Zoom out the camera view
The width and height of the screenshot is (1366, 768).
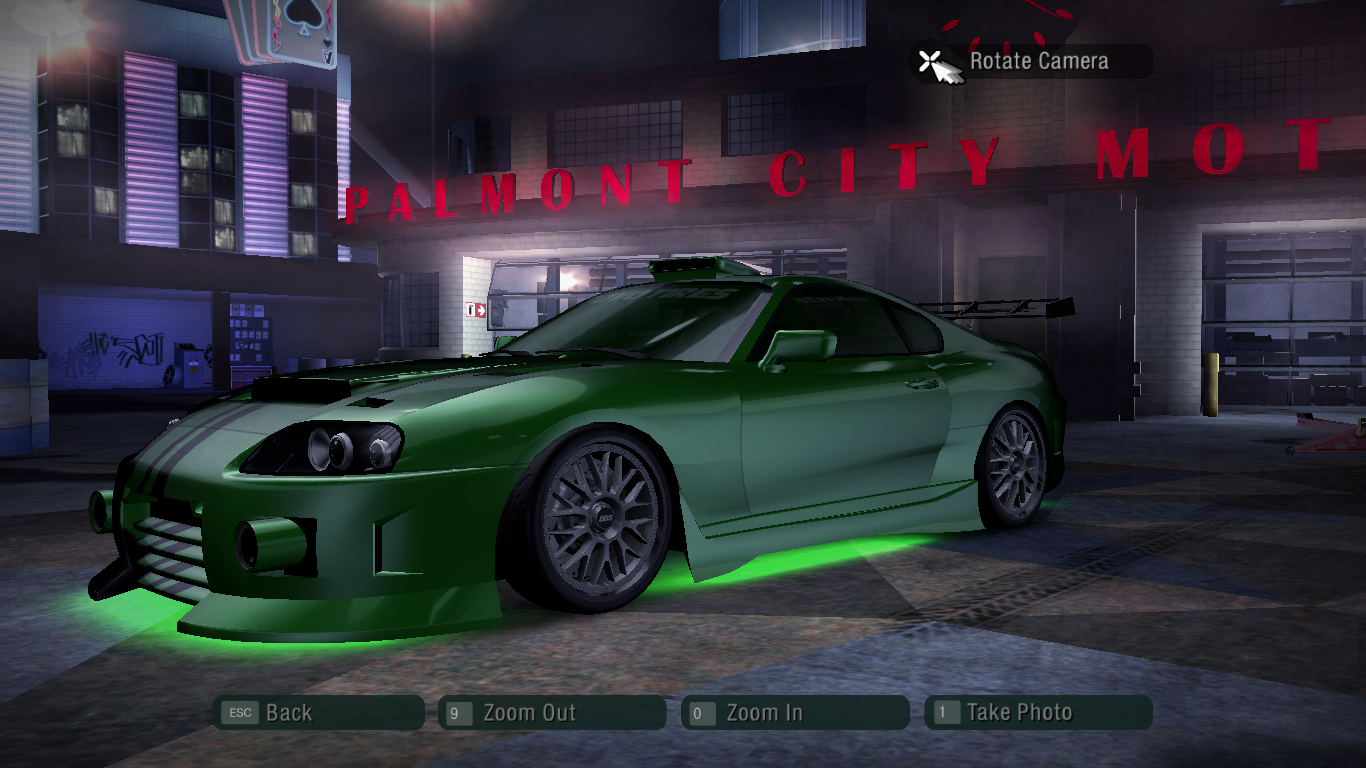[551, 713]
